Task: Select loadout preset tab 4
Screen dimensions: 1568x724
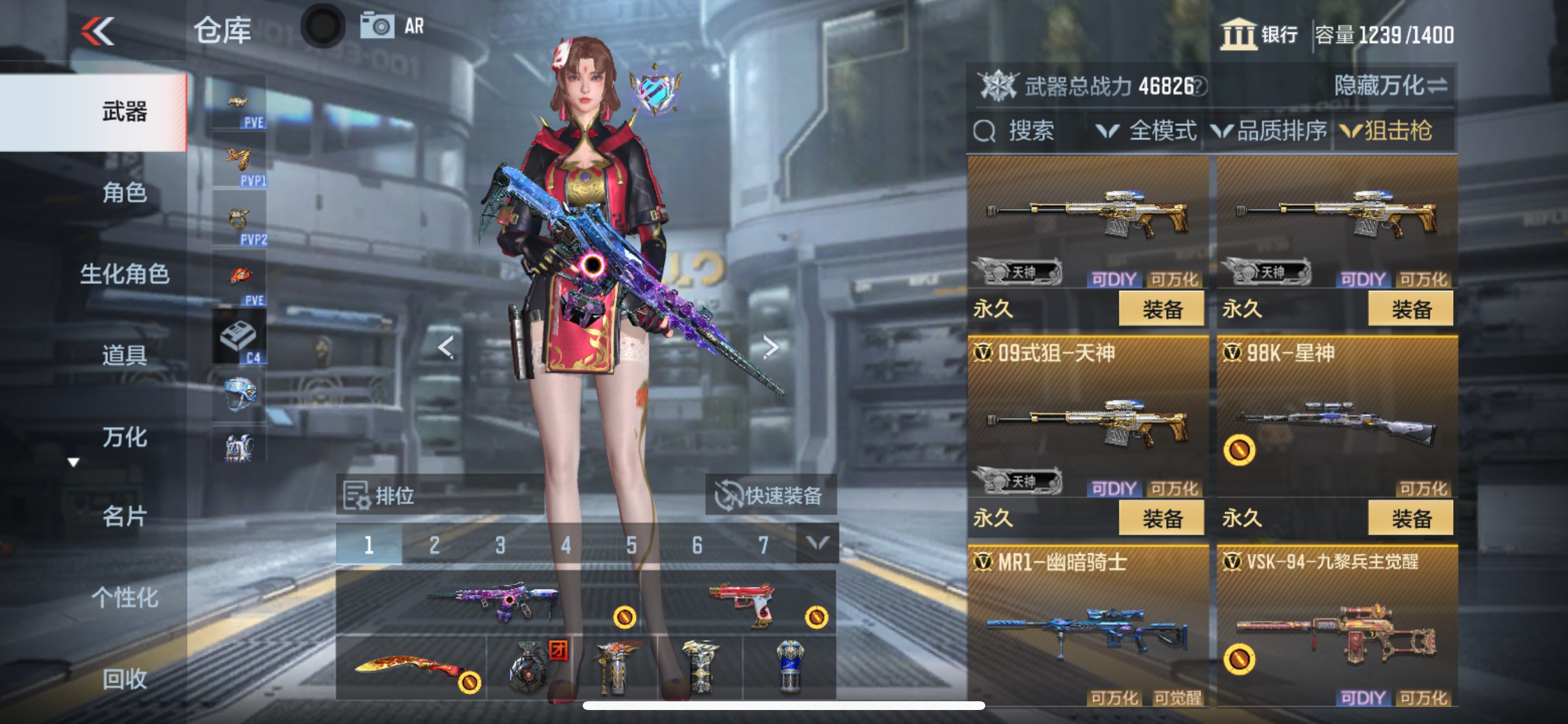Action: (x=565, y=546)
